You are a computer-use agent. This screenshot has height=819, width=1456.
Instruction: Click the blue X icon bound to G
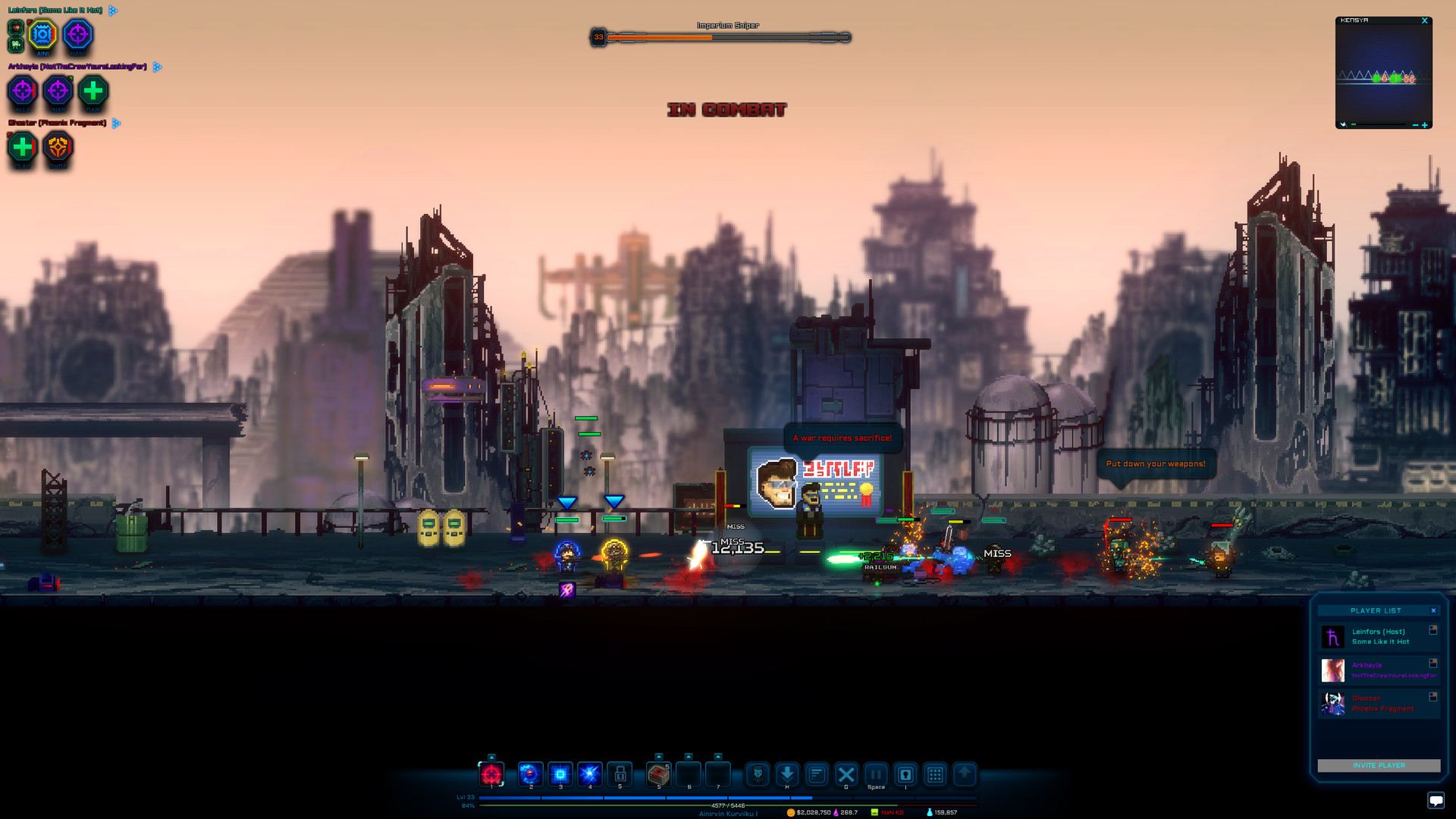coord(846,774)
